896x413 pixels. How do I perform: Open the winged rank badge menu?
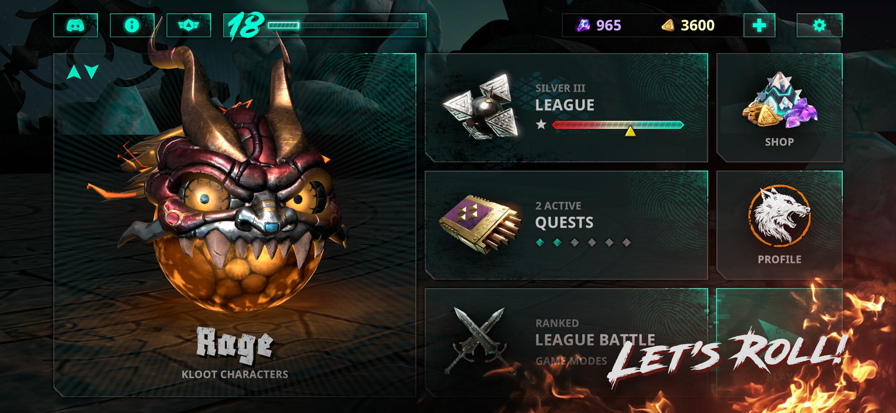pyautogui.click(x=188, y=25)
